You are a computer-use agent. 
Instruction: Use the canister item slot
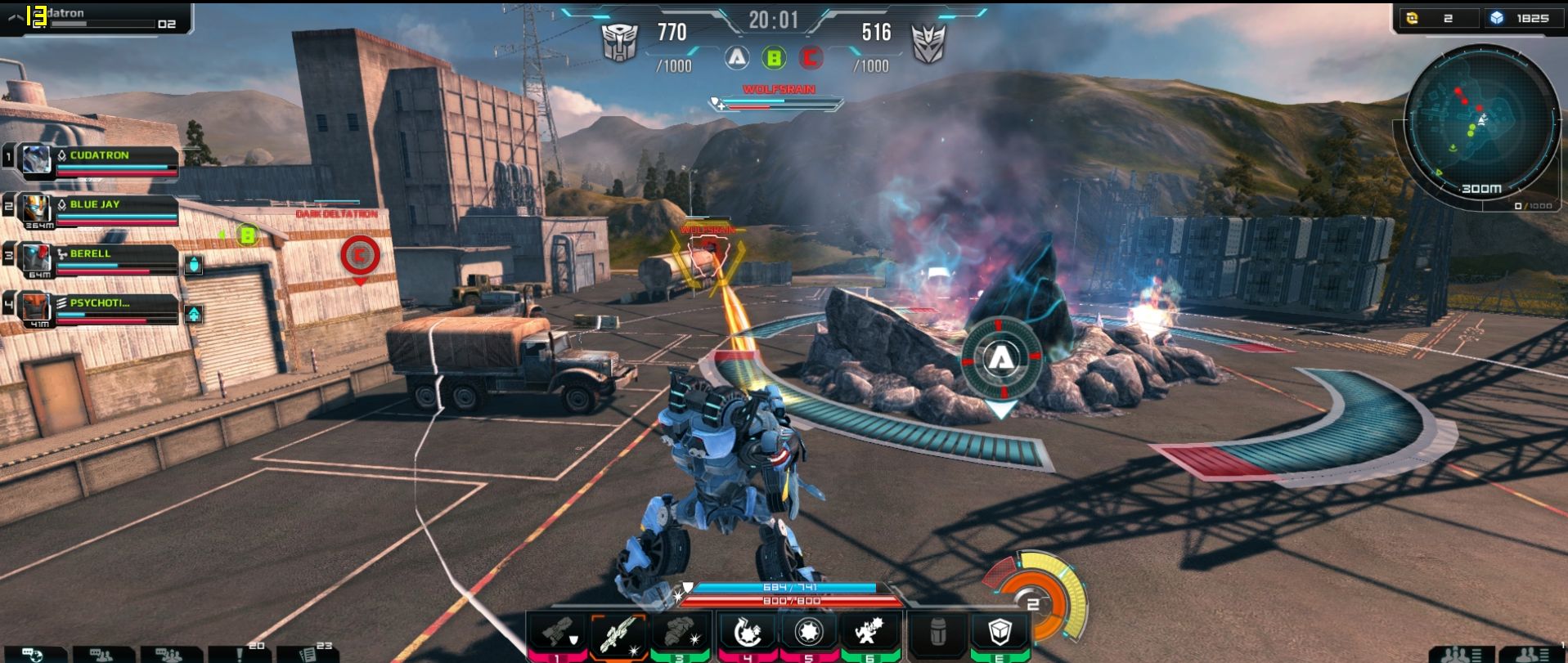point(938,632)
